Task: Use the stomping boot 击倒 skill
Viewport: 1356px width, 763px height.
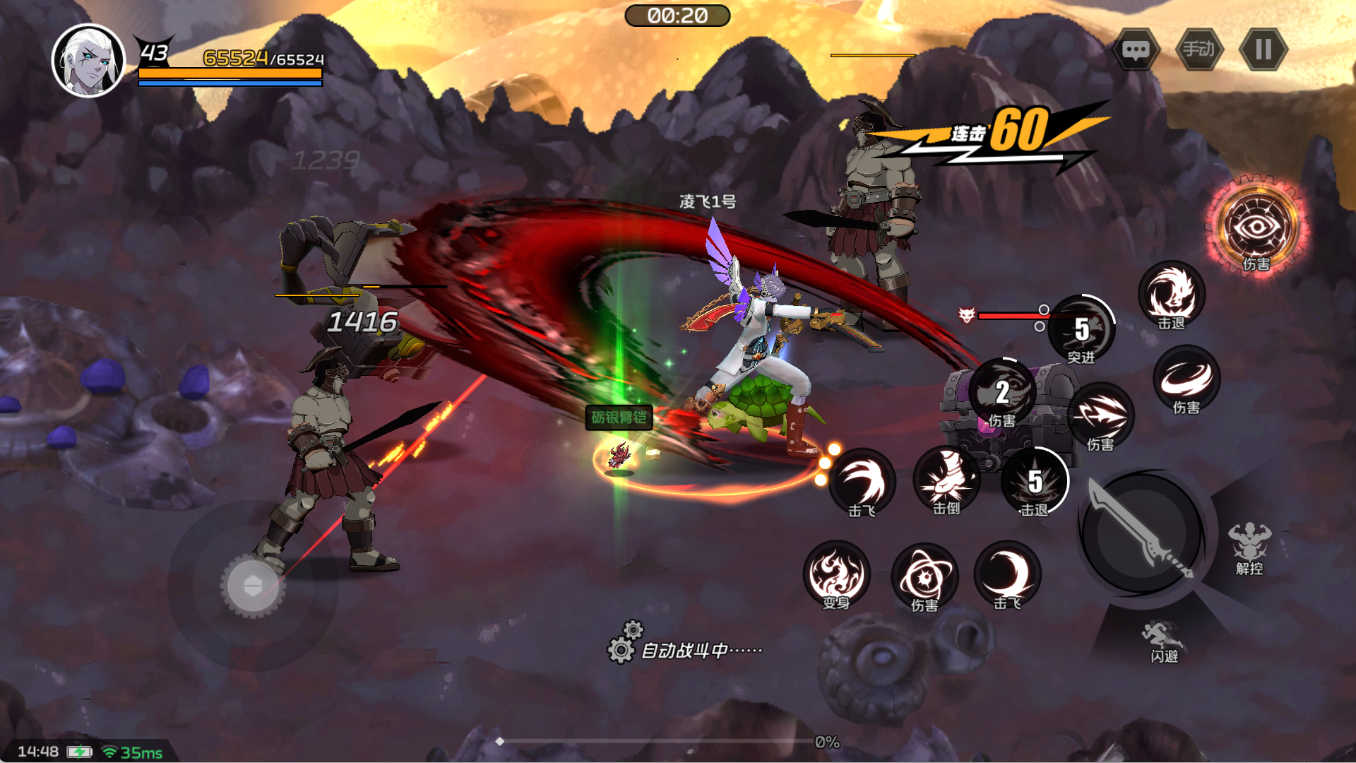Action: tap(946, 478)
